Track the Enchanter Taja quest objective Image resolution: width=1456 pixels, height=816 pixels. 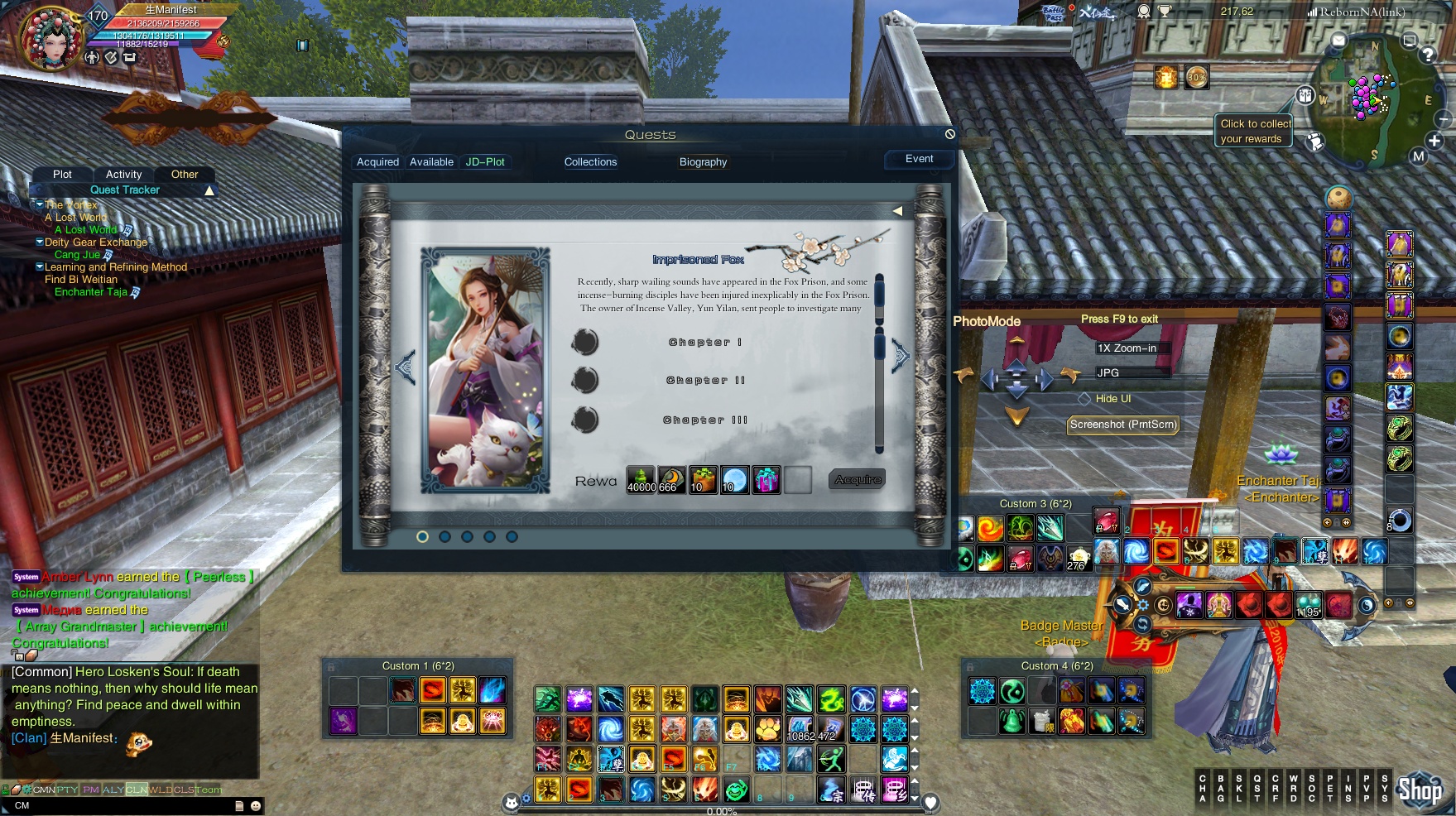click(x=91, y=292)
